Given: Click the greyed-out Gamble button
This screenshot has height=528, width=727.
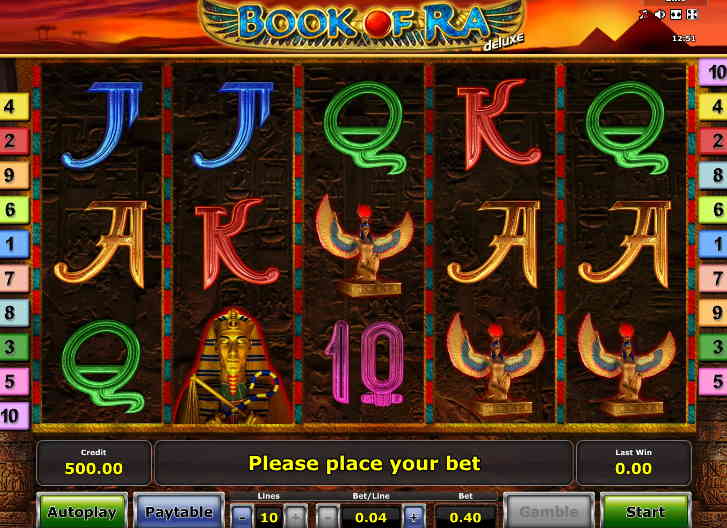Looking at the screenshot, I should [548, 512].
